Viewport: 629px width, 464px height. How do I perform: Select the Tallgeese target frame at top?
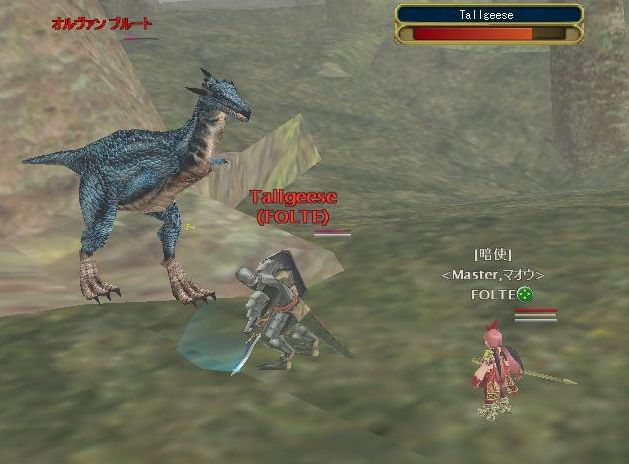coord(489,24)
